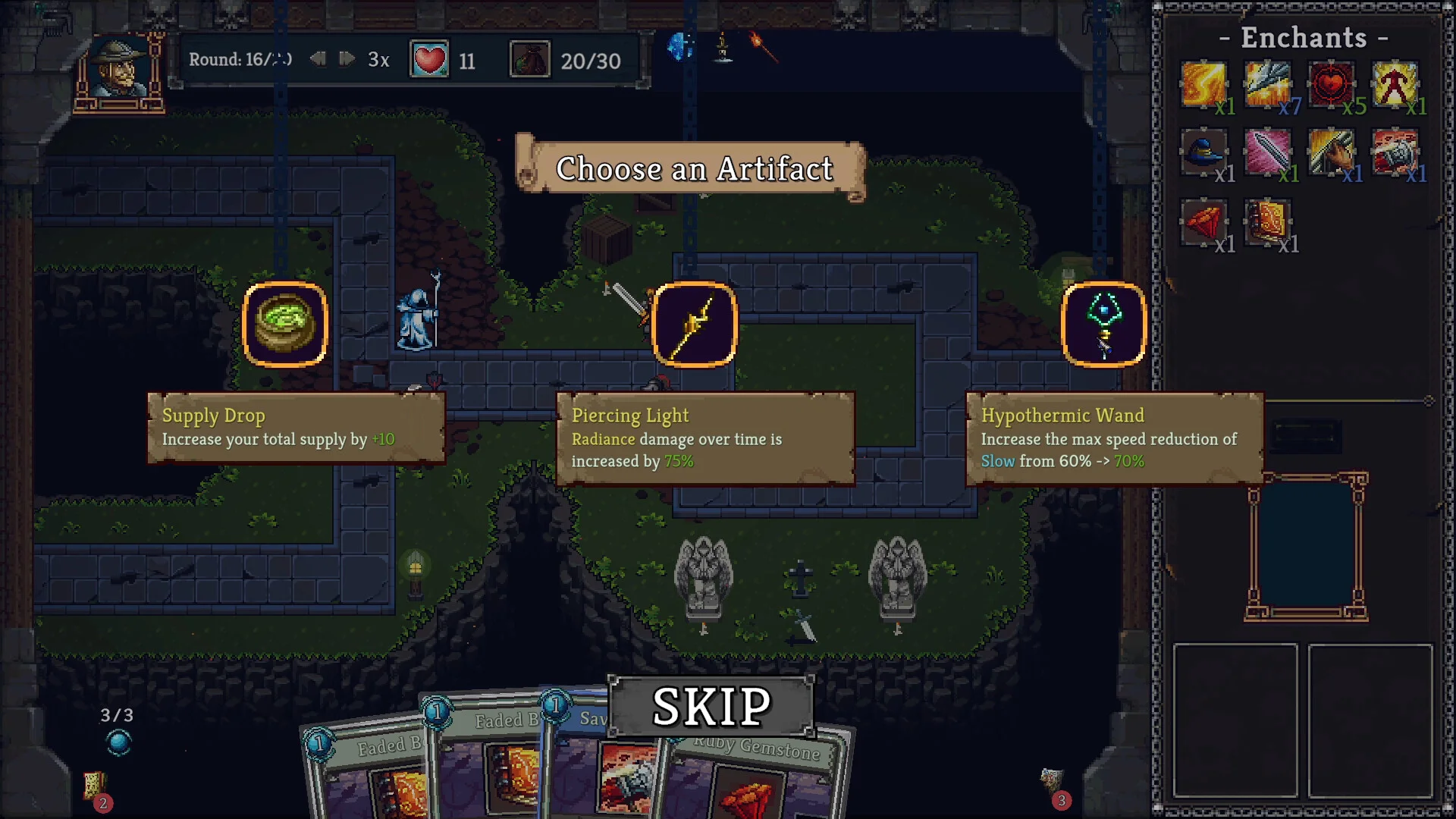Inspect the armored gauntlet enchant
Screen dimensions: 1456x819
coord(1395,152)
